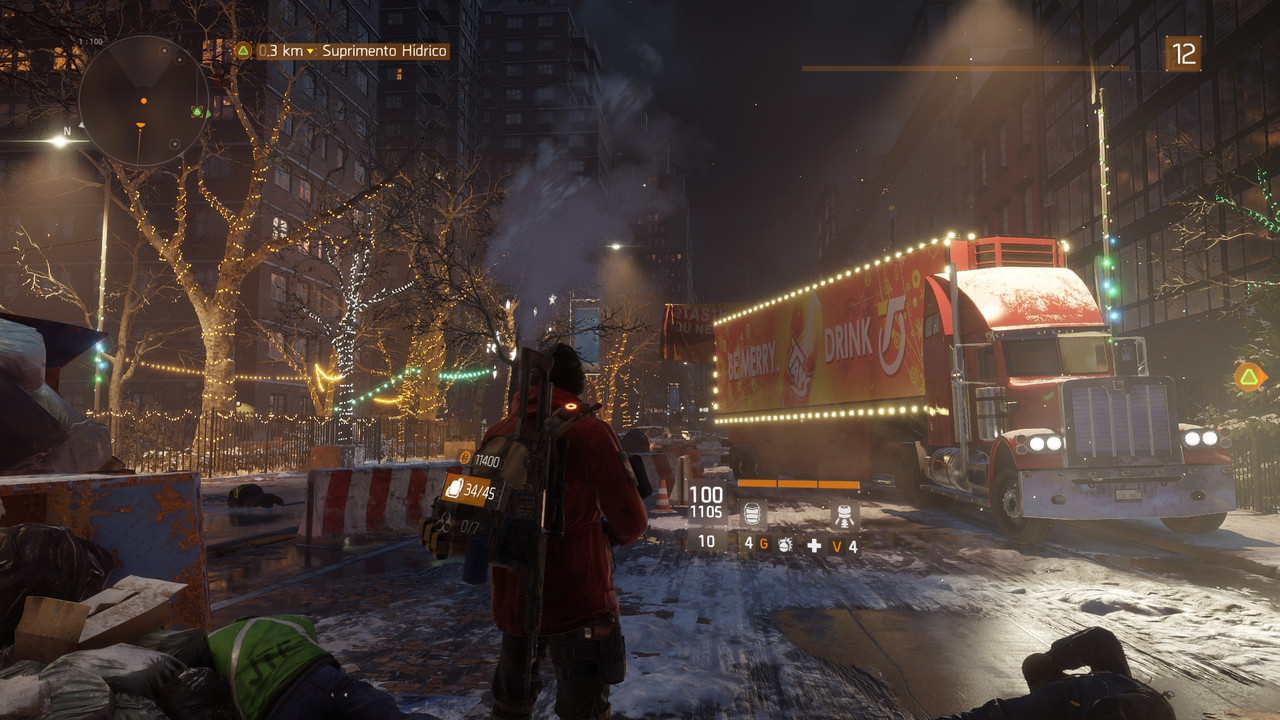Click the orange waypoint marker at the screen edge
The image size is (1280, 720).
(1248, 376)
